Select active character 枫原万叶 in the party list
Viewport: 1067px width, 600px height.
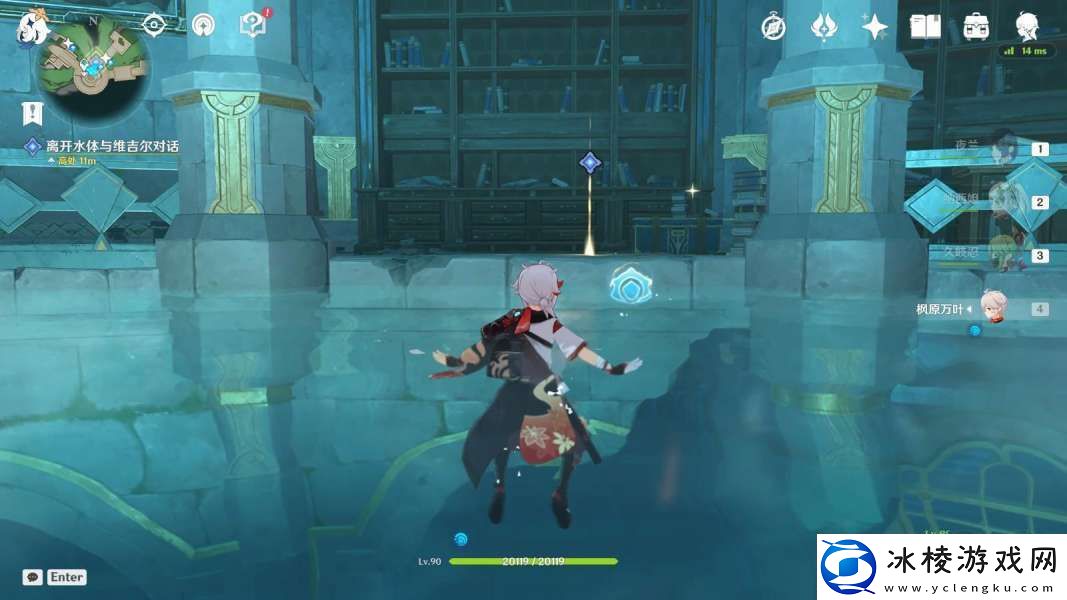[990, 308]
